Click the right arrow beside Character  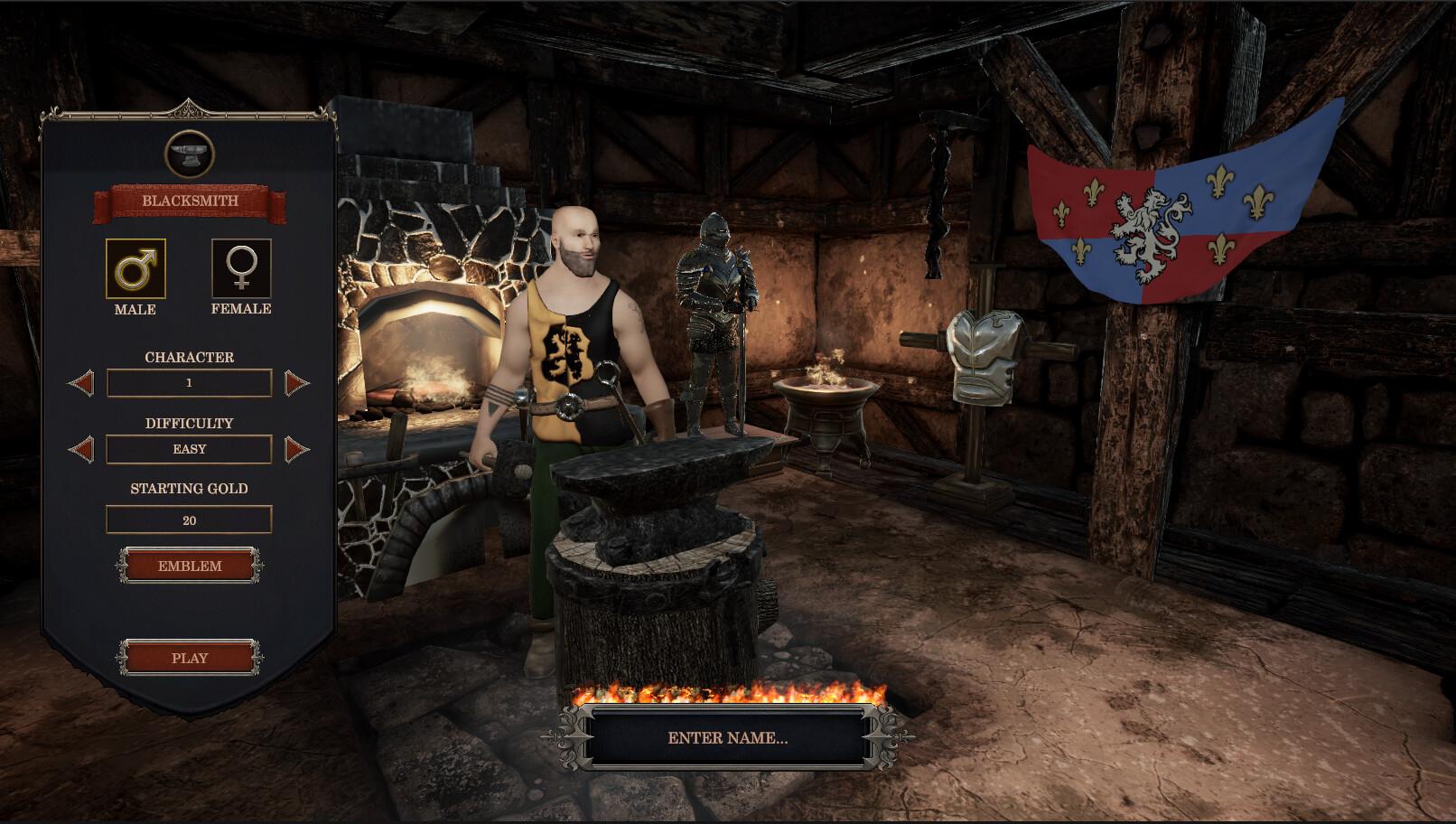tap(295, 383)
